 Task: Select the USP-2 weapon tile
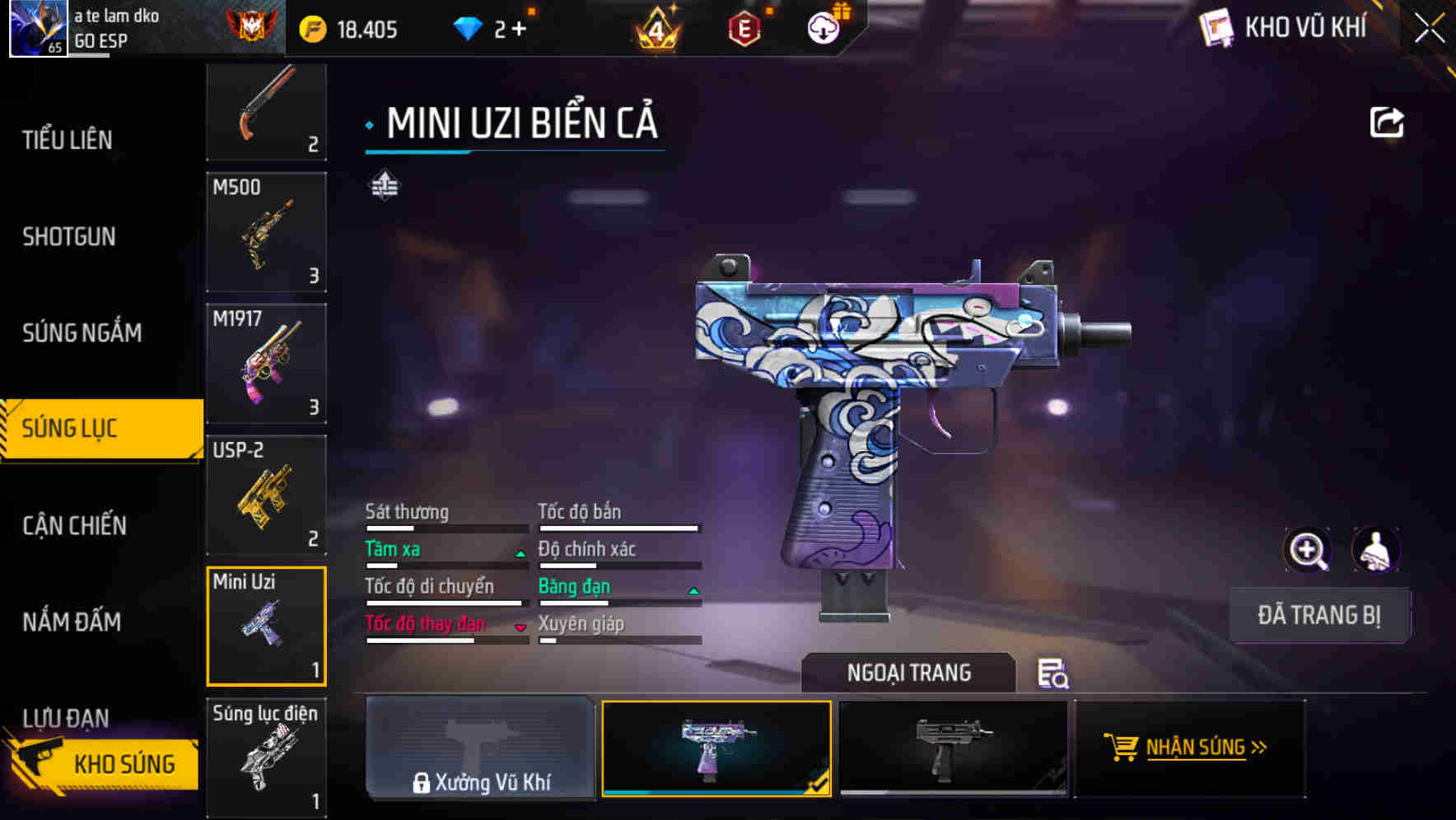point(266,496)
